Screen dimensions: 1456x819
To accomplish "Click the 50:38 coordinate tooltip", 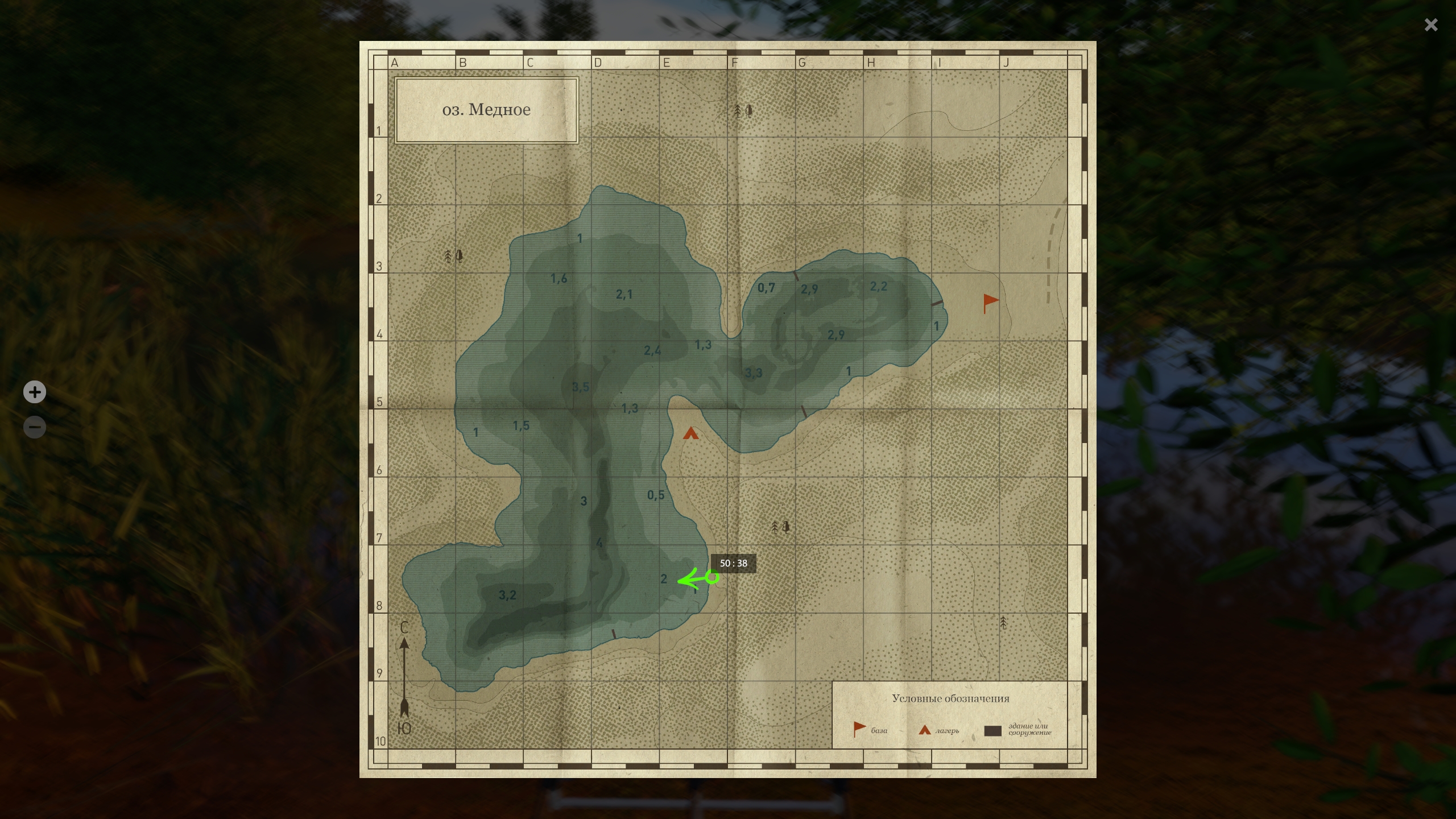I will click(734, 564).
